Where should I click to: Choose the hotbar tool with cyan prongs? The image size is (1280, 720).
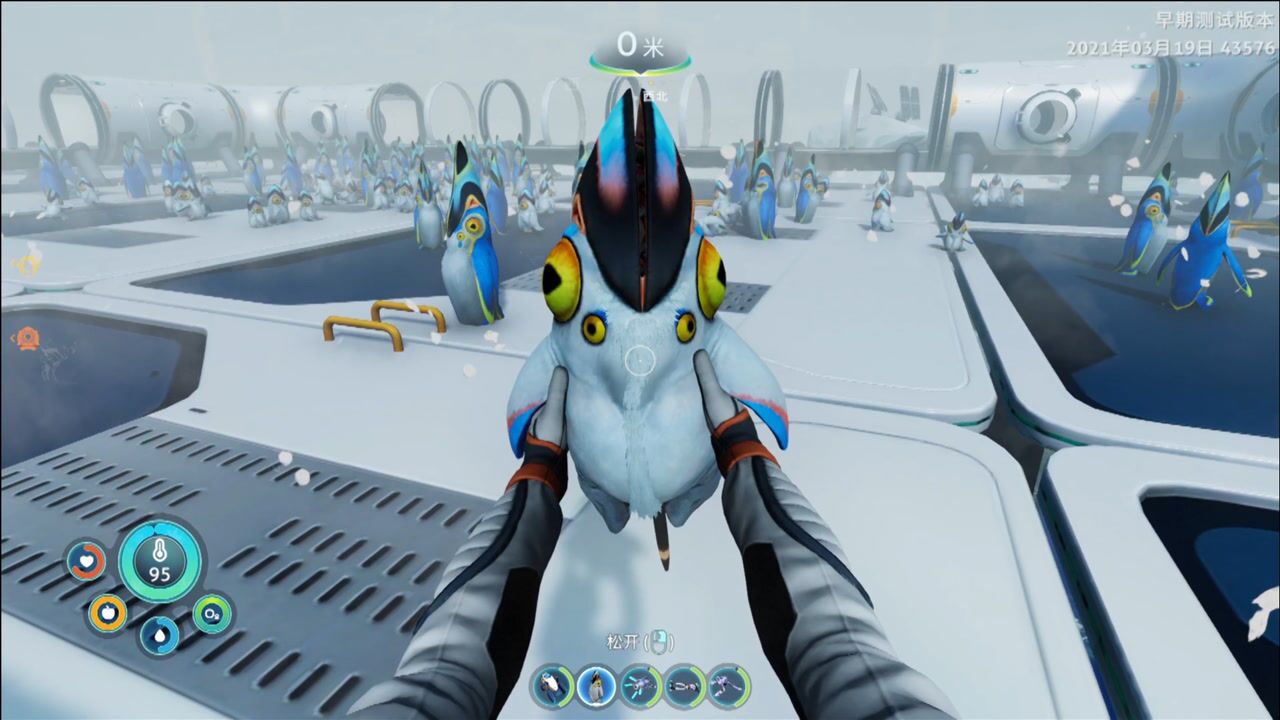640,686
